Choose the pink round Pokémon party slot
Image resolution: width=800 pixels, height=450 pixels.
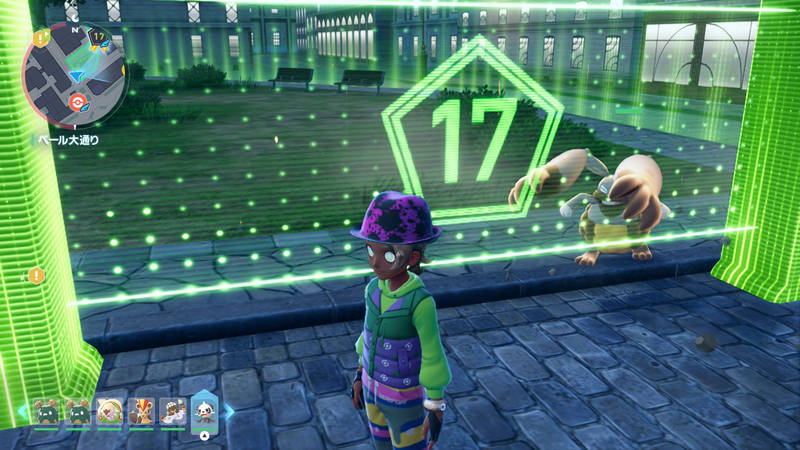click(x=109, y=411)
